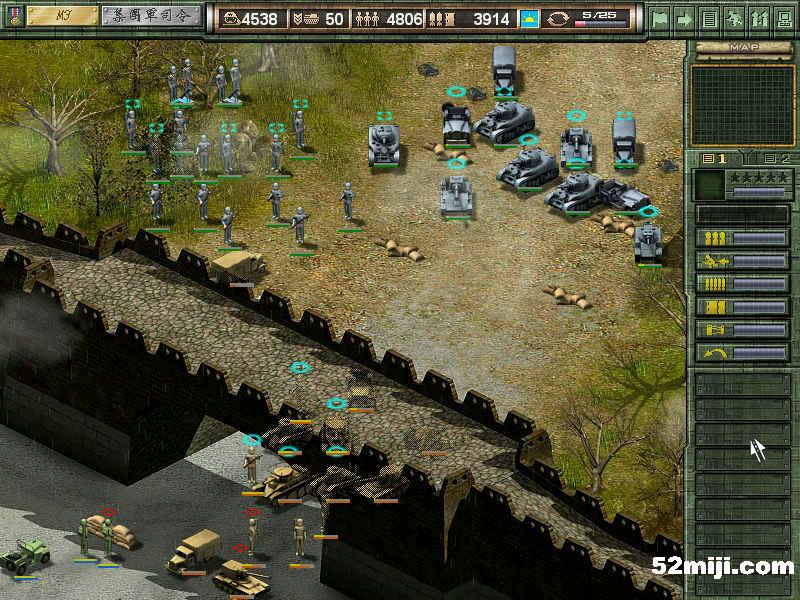
Task: Switch to group tab 1
Action: (x=714, y=159)
